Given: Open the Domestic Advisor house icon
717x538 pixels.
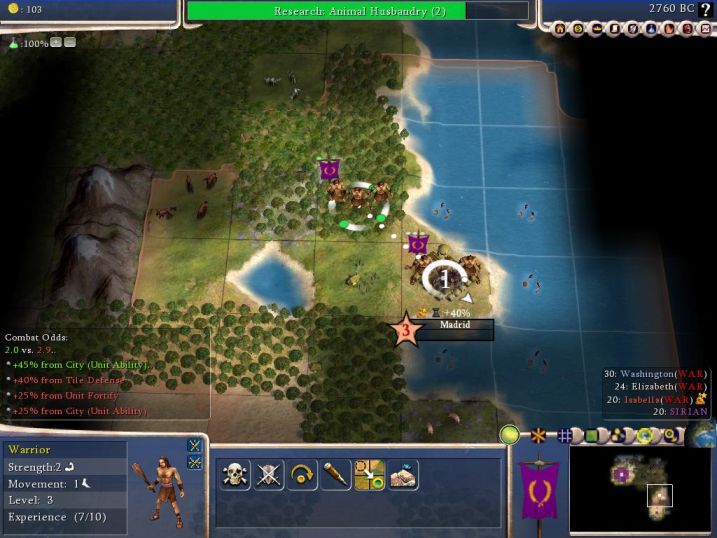Looking at the screenshot, I should pos(563,30).
